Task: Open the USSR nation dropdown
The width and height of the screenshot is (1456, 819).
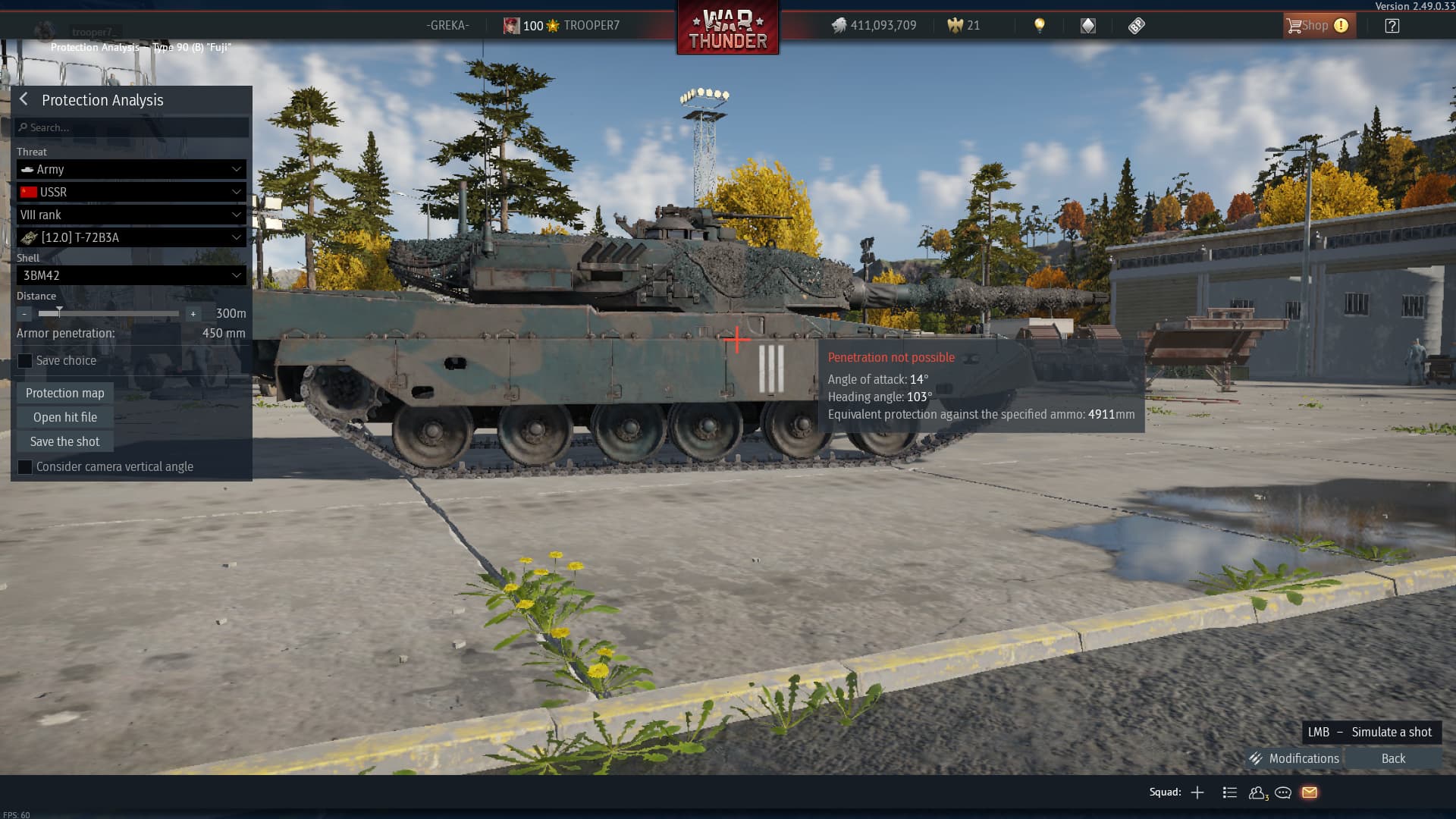Action: pyautogui.click(x=131, y=192)
